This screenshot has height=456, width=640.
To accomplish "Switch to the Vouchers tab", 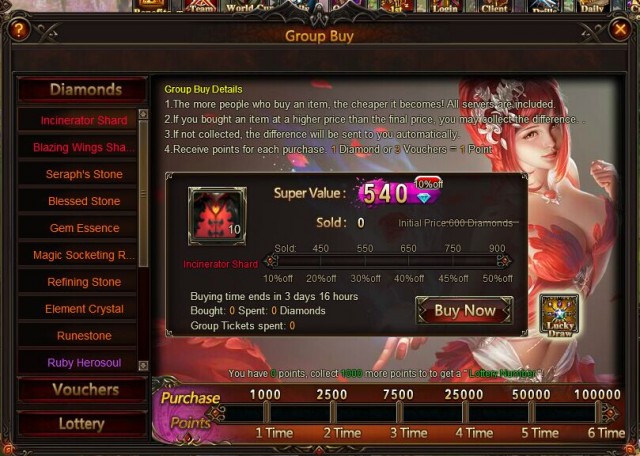I will tap(84, 390).
